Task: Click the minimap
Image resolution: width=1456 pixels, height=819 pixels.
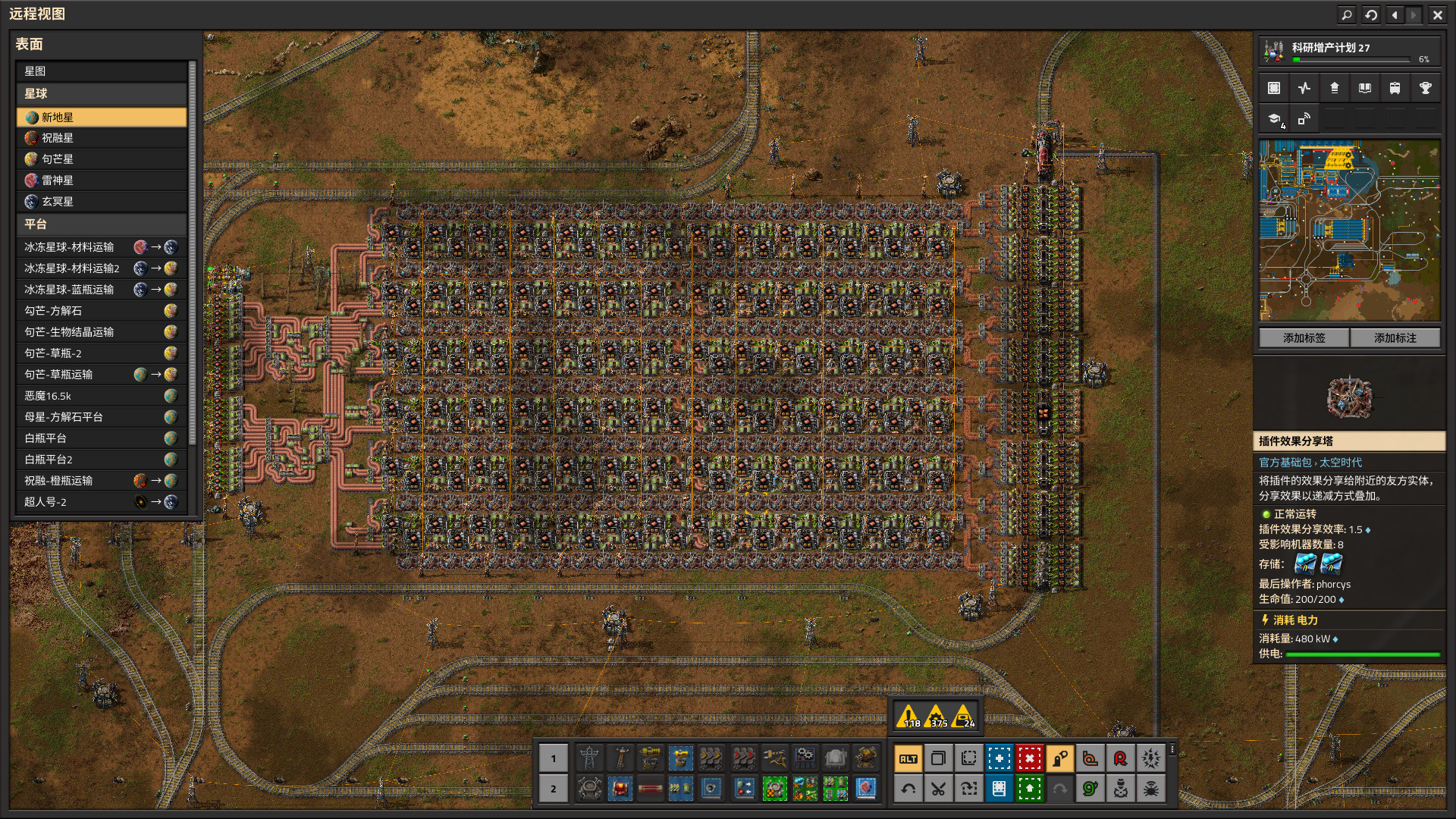Action: point(1349,230)
